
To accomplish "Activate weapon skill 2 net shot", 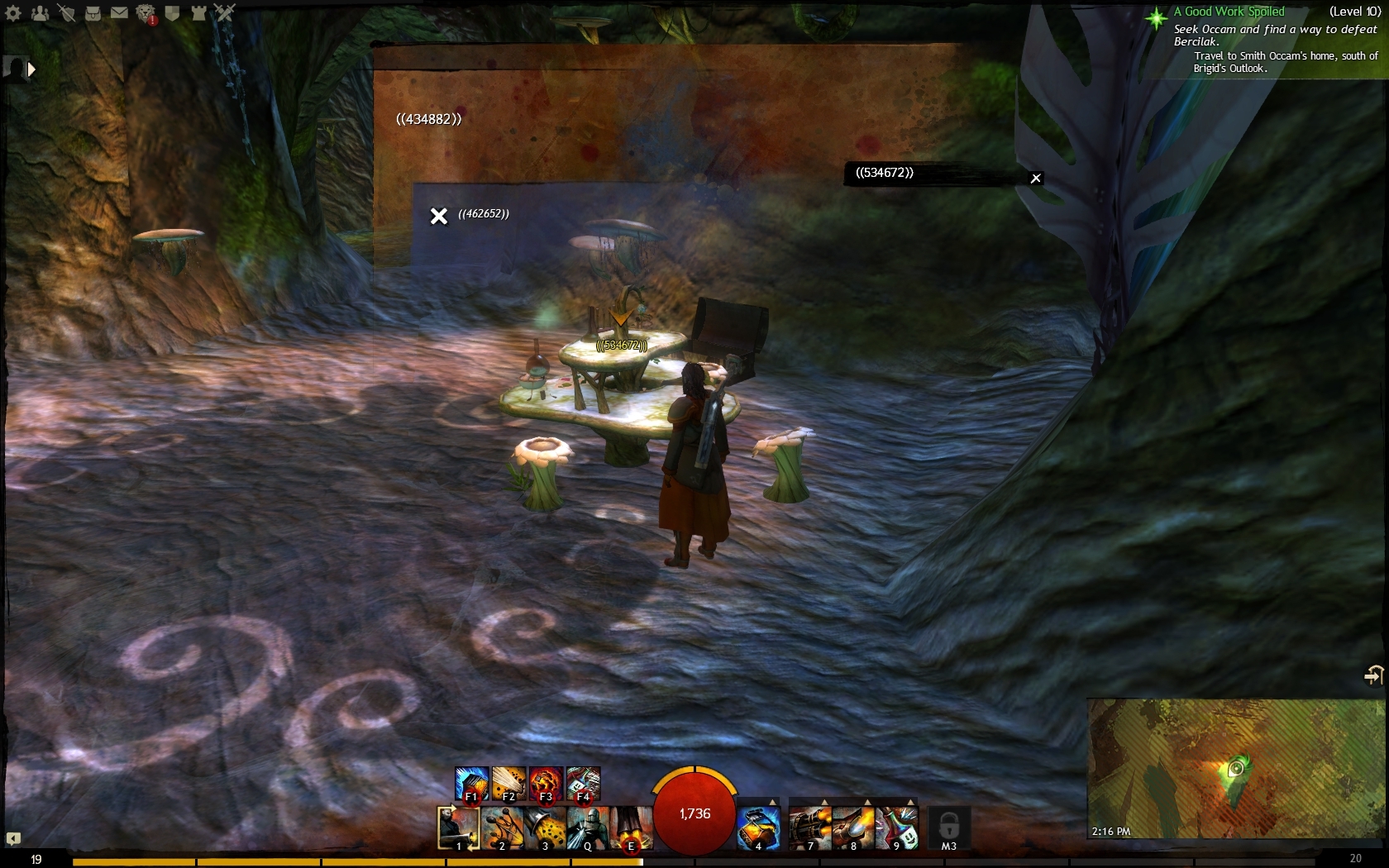I will tap(502, 828).
